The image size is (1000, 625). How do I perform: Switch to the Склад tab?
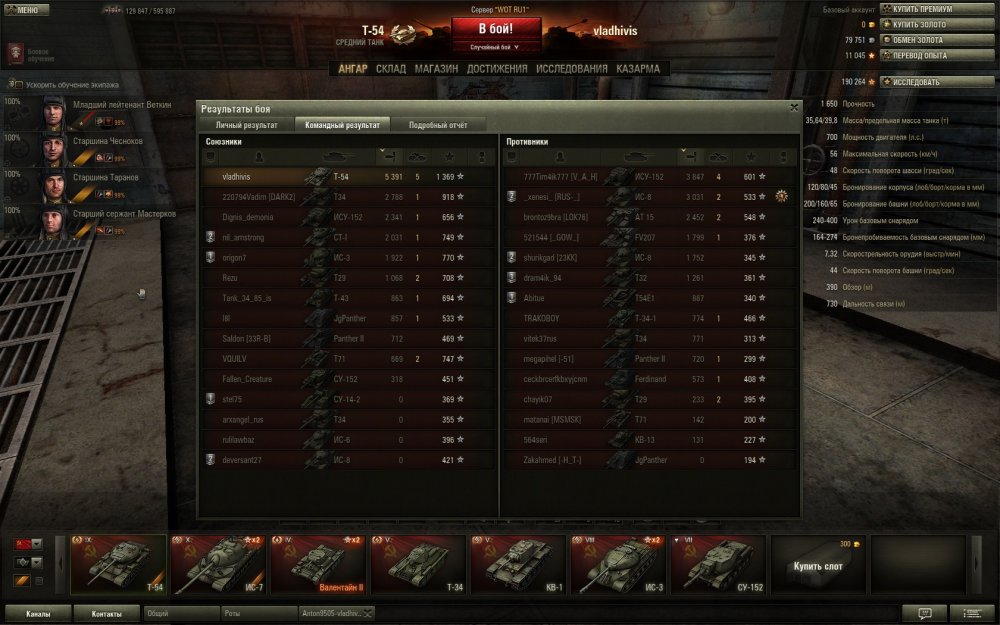point(390,69)
